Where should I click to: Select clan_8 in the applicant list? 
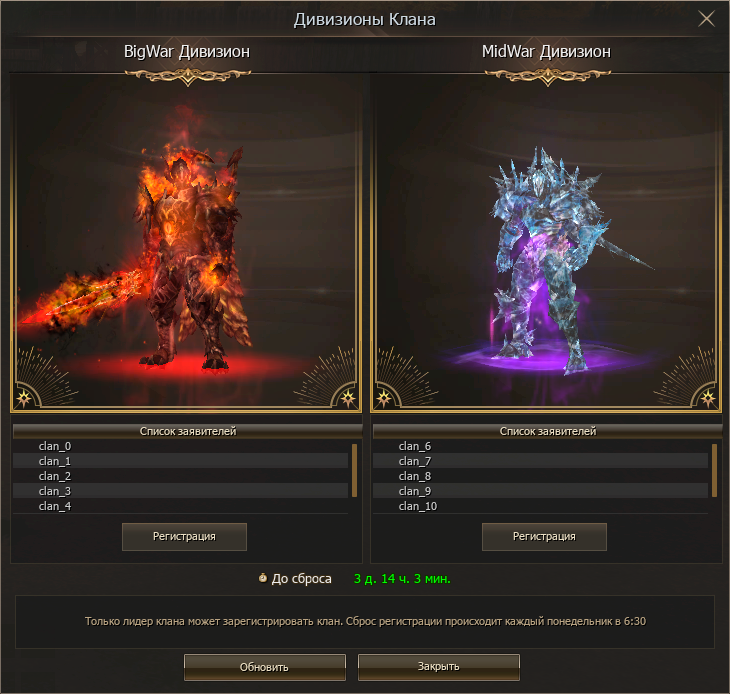pos(540,476)
